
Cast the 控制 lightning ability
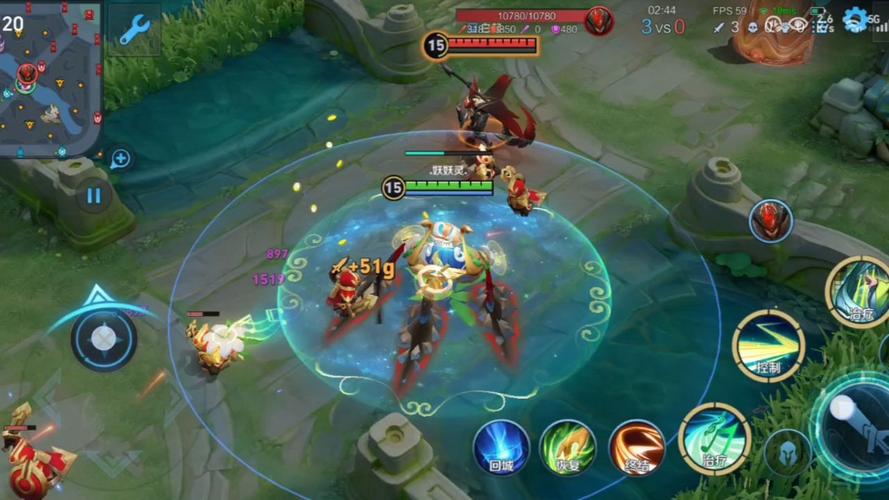[x=768, y=346]
